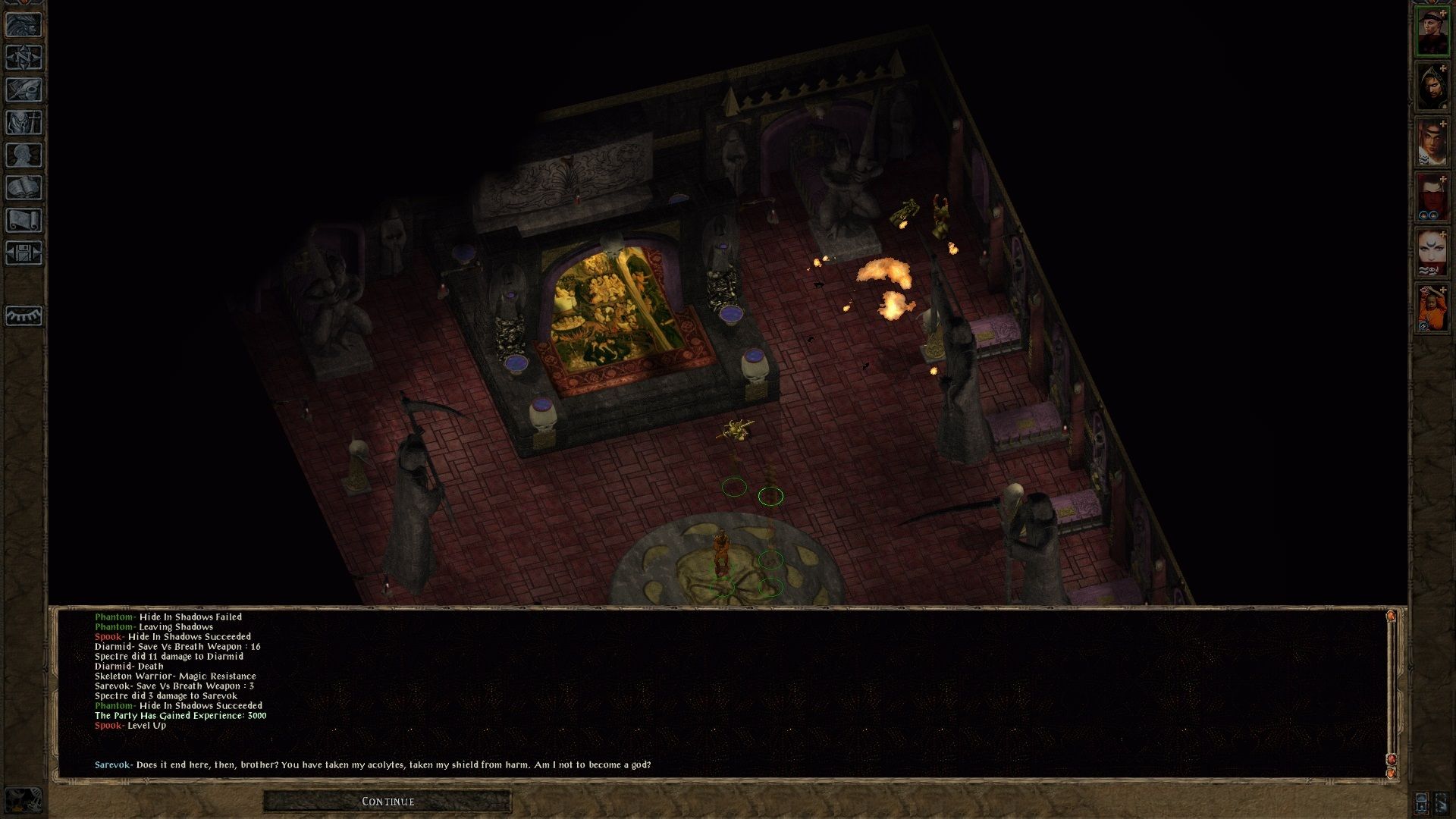Choose the portrait with the headband warrior

[x=1432, y=143]
